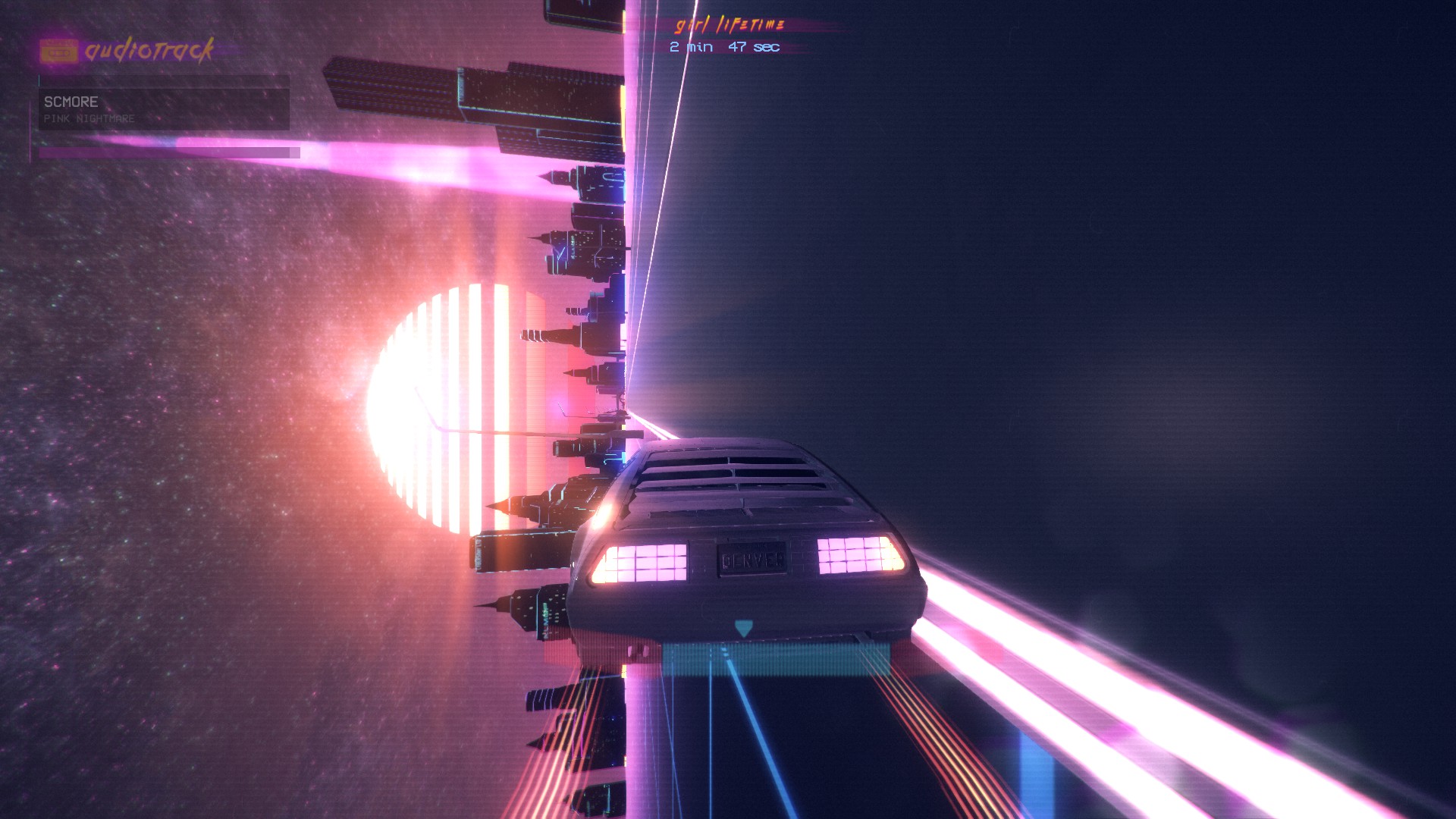Click the girl lifetime label icon
The width and height of the screenshot is (1456, 819).
(728, 25)
